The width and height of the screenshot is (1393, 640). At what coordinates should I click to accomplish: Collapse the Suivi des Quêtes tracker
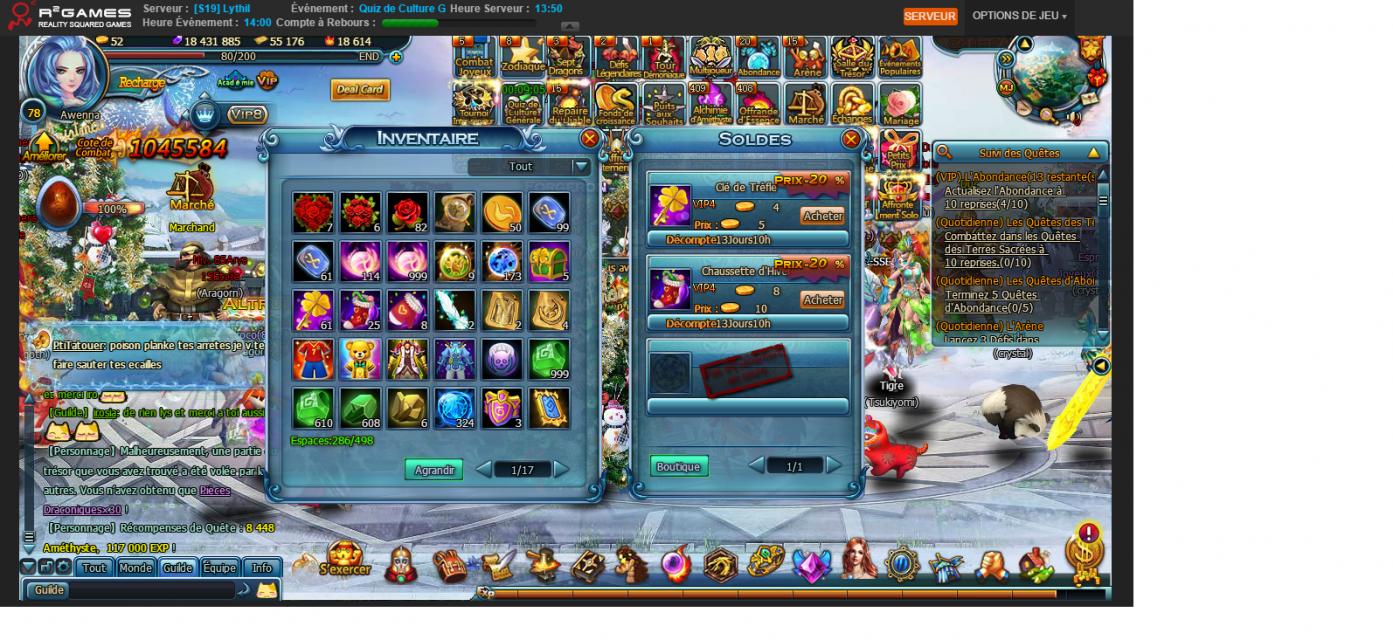pyautogui.click(x=1093, y=153)
